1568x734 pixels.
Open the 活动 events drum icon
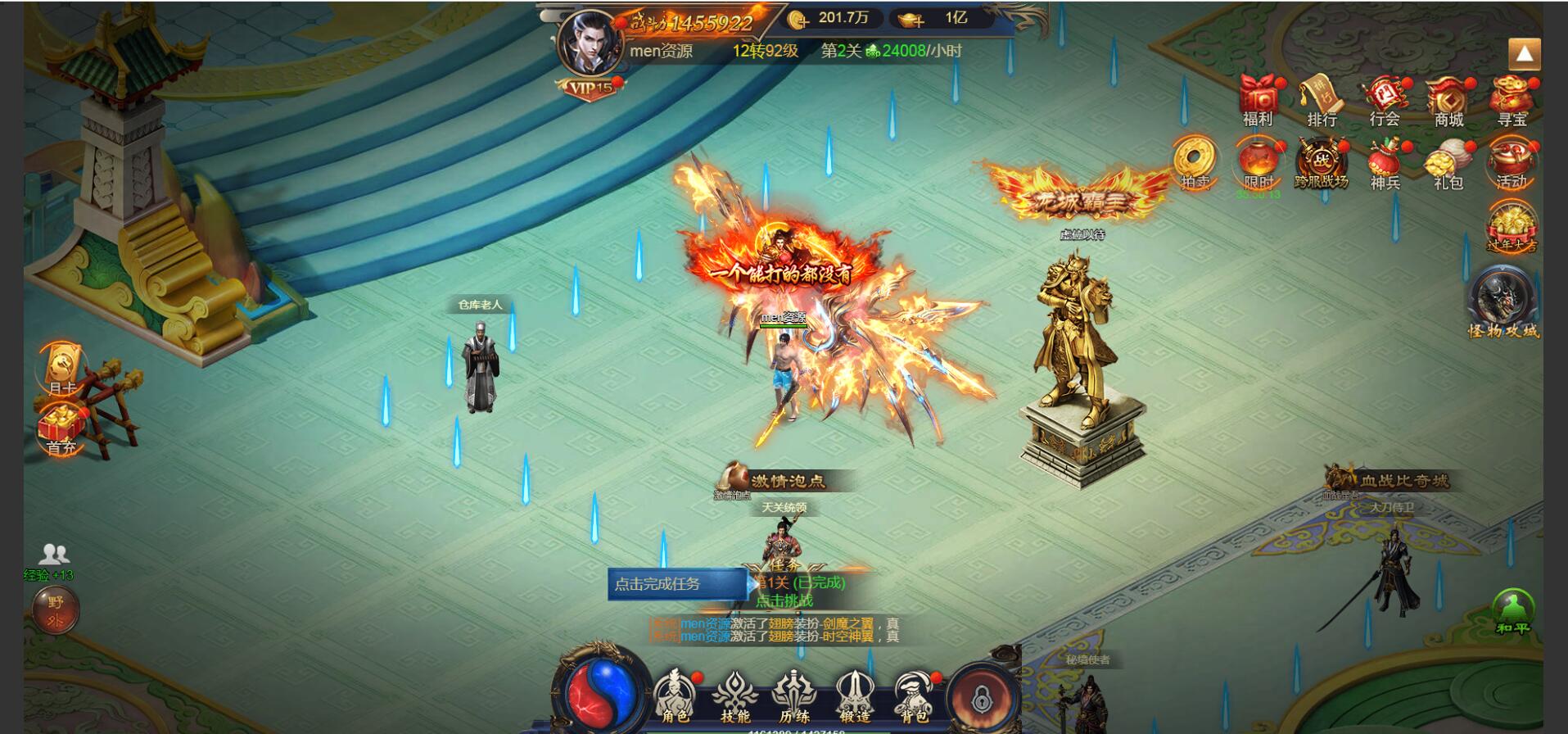point(1512,162)
